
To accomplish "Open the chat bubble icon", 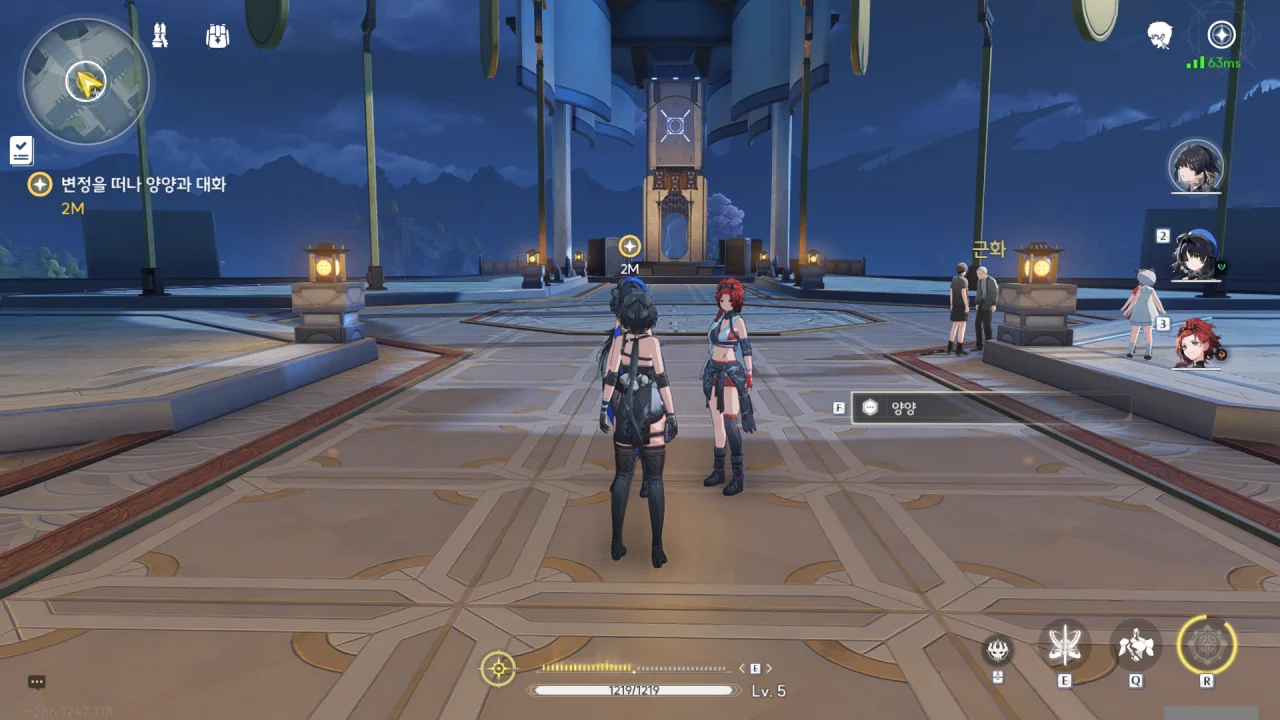I will (x=37, y=682).
